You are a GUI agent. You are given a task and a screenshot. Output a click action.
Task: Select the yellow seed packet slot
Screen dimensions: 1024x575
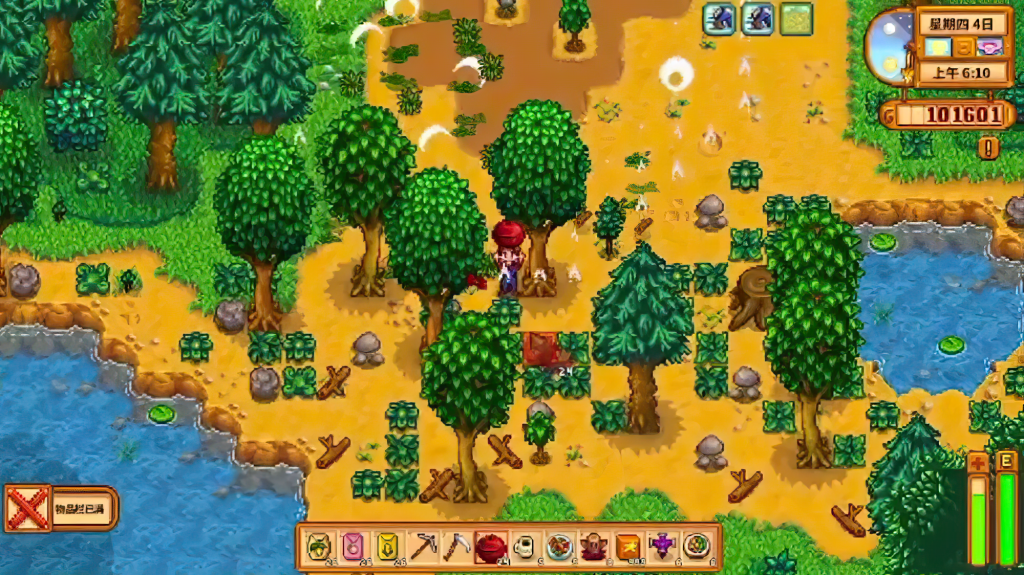click(388, 546)
